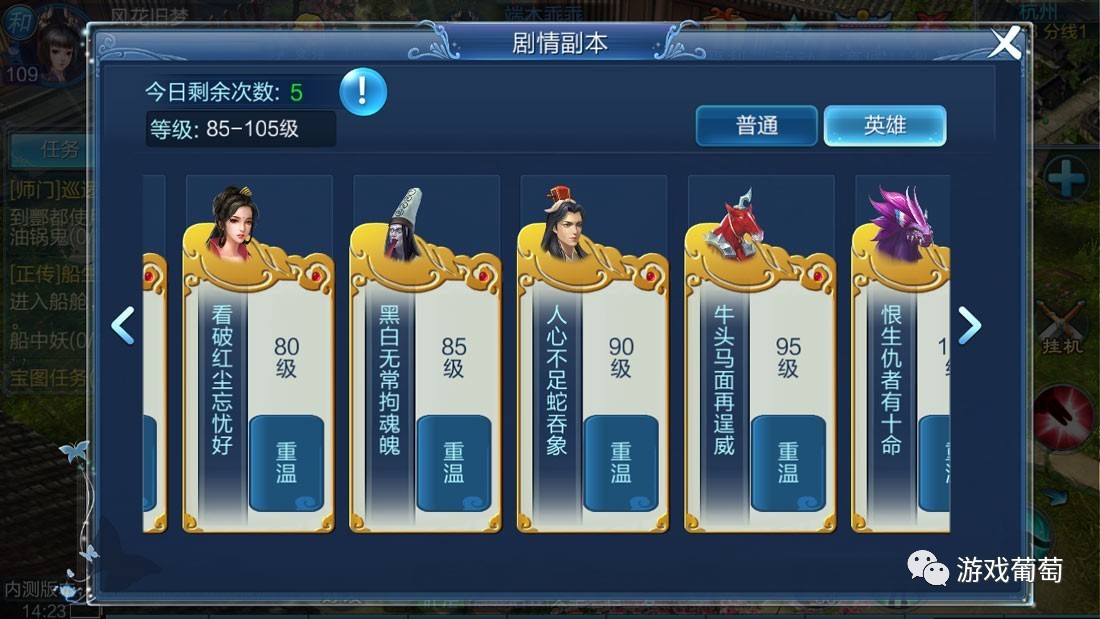The image size is (1100, 619).
Task: Replay the 看破红尘忘忧好 level 80 dungeon
Action: pyautogui.click(x=286, y=463)
